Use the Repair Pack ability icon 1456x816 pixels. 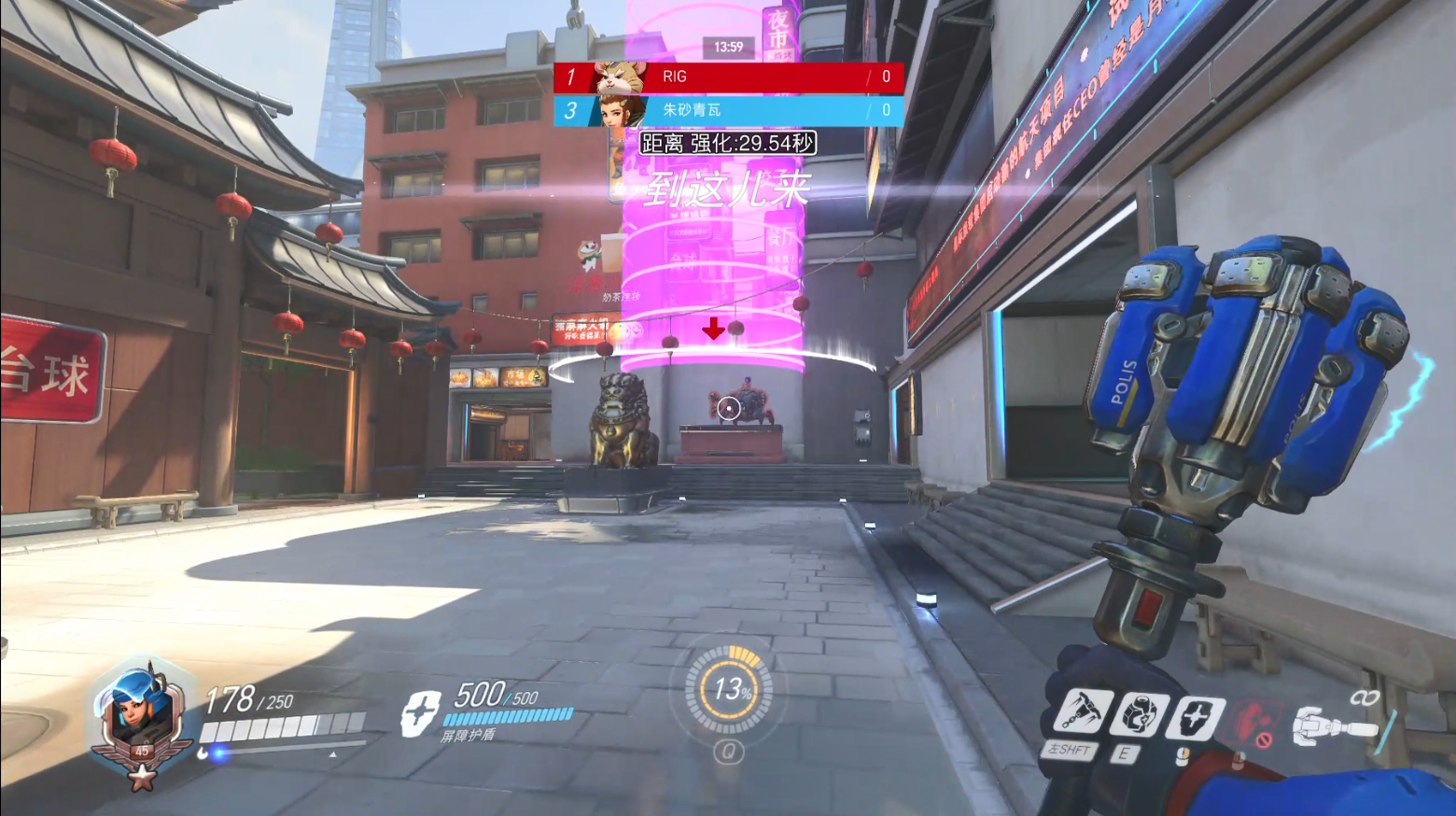(1139, 716)
